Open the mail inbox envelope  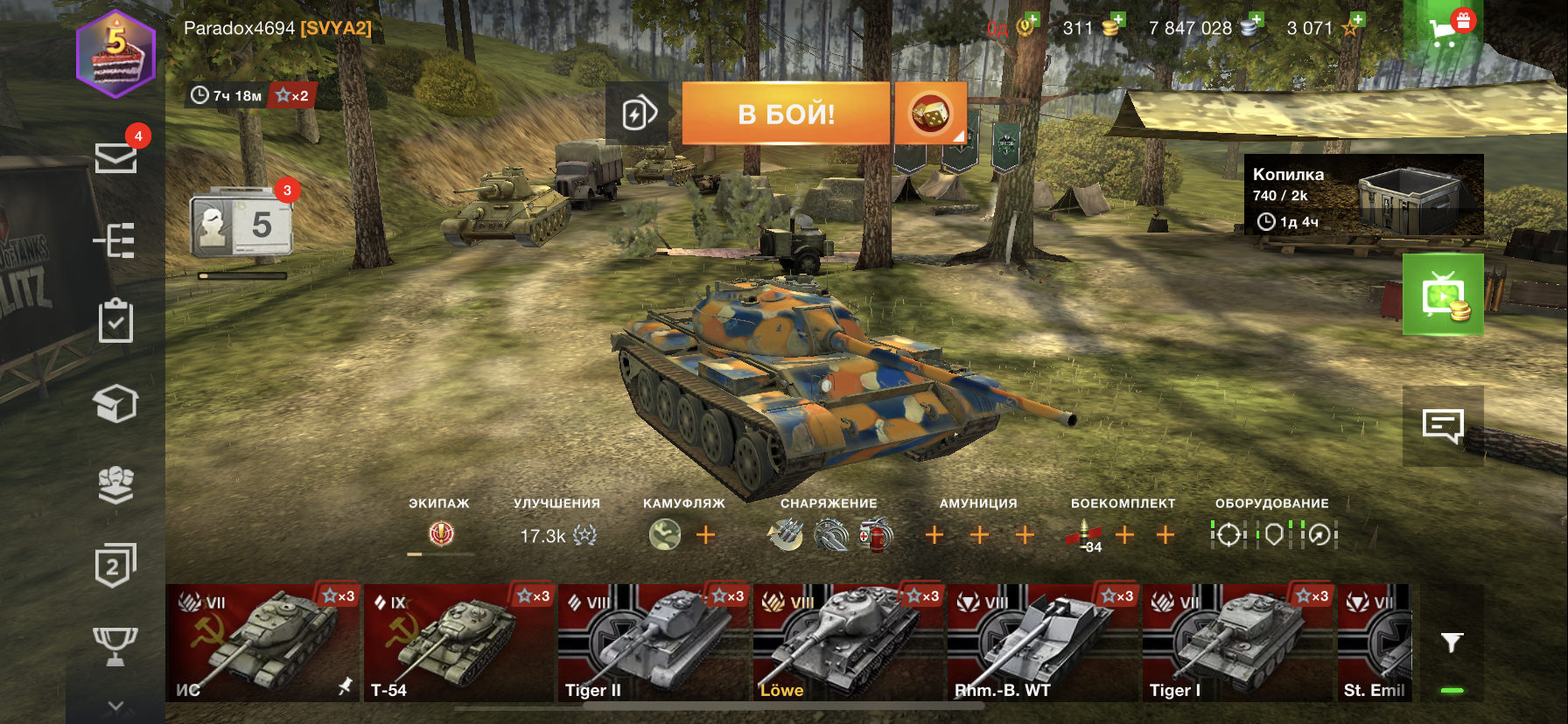coord(115,158)
